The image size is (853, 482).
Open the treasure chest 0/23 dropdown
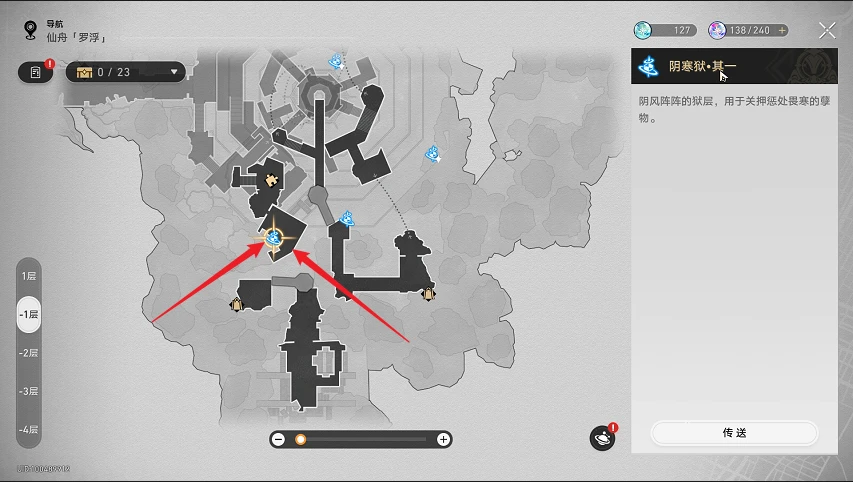point(125,71)
